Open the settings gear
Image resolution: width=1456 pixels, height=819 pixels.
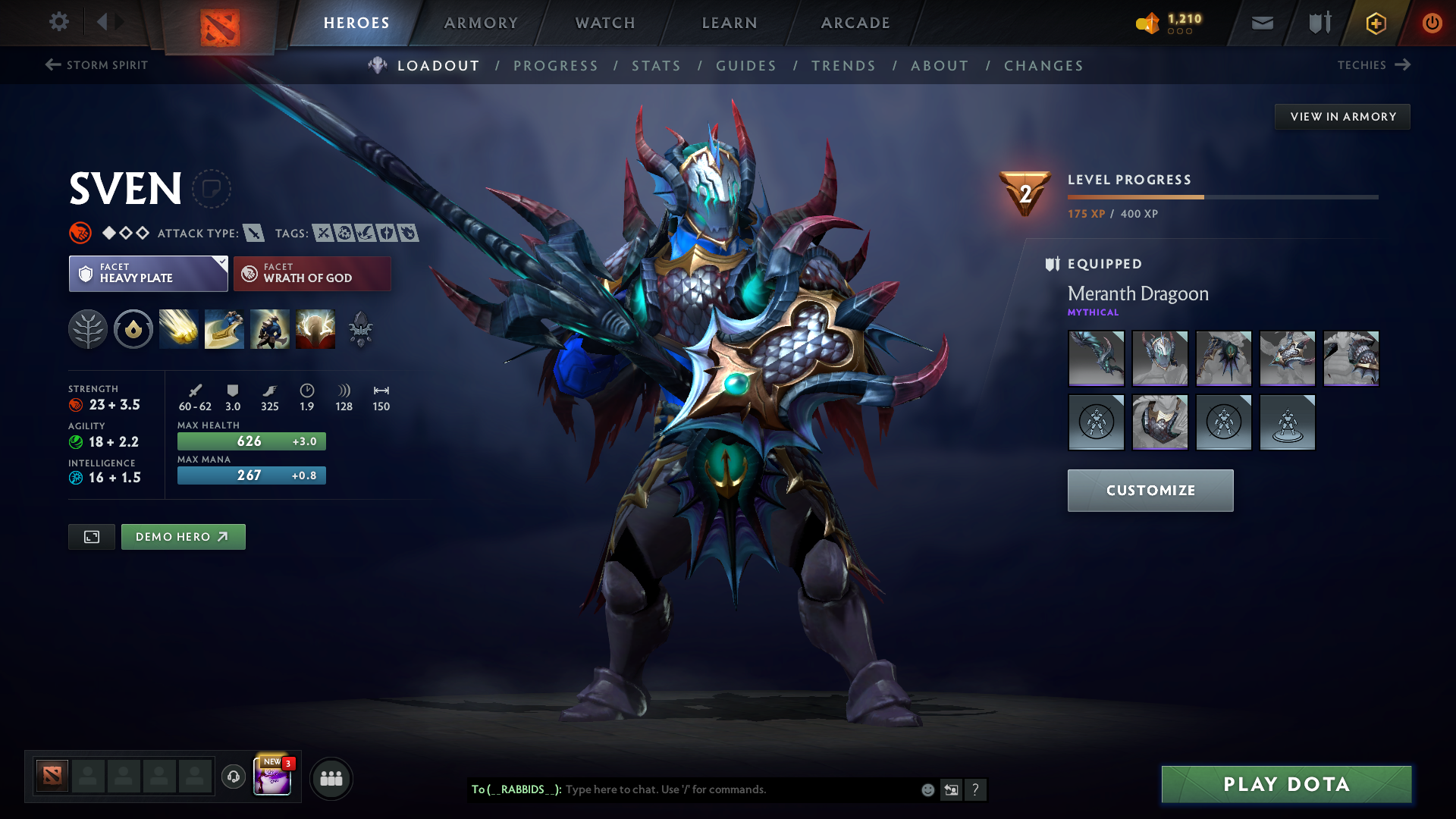pos(59,22)
